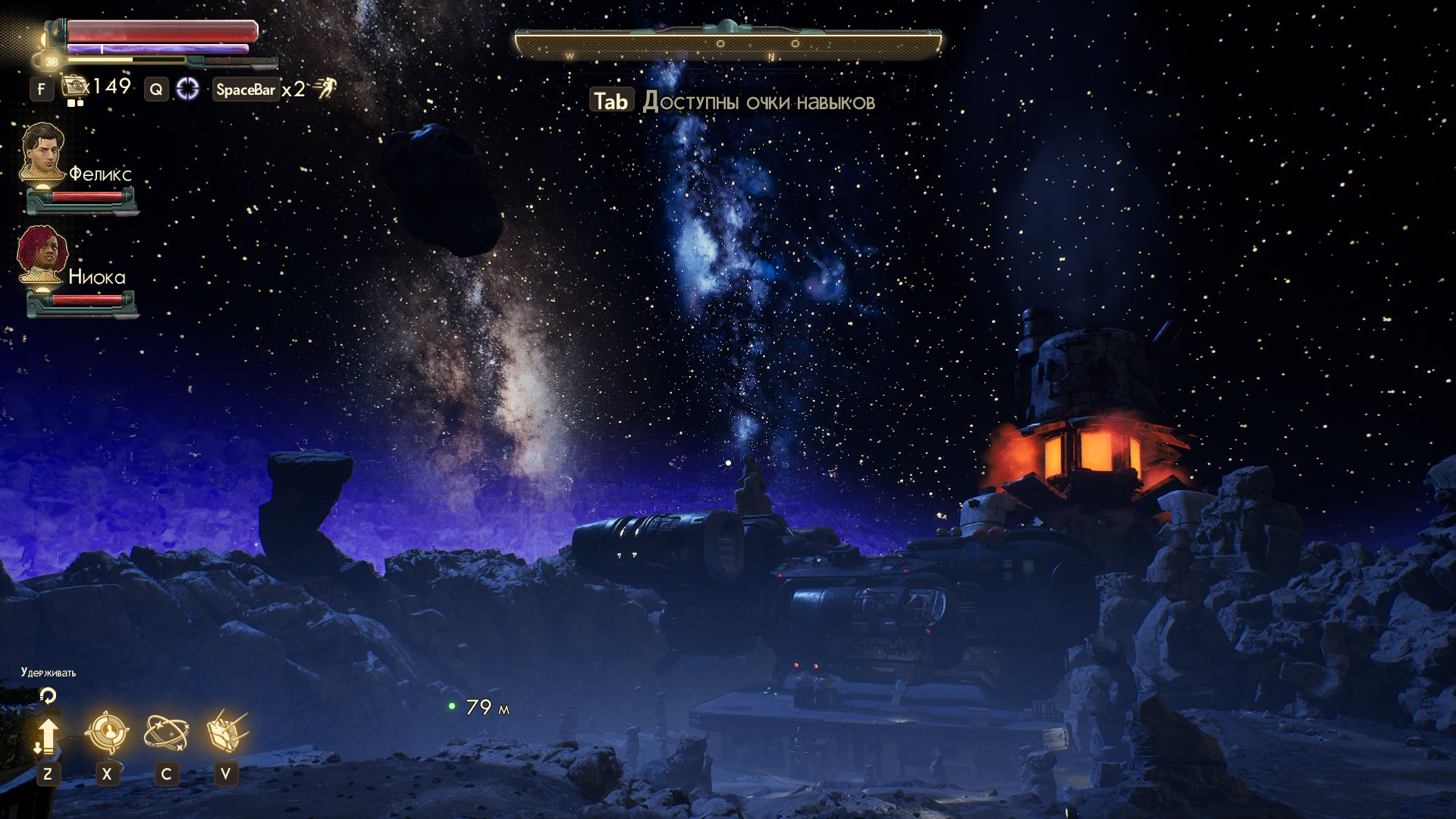Image resolution: width=1456 pixels, height=819 pixels.
Task: Select the upward arrow companion command icon
Action: tap(47, 736)
